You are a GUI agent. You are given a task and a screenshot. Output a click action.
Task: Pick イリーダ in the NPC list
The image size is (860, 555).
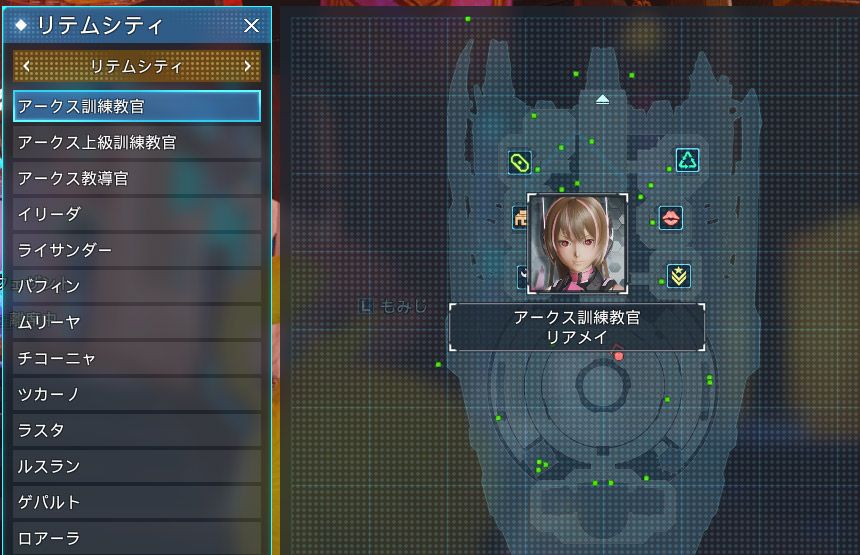pyautogui.click(x=137, y=214)
